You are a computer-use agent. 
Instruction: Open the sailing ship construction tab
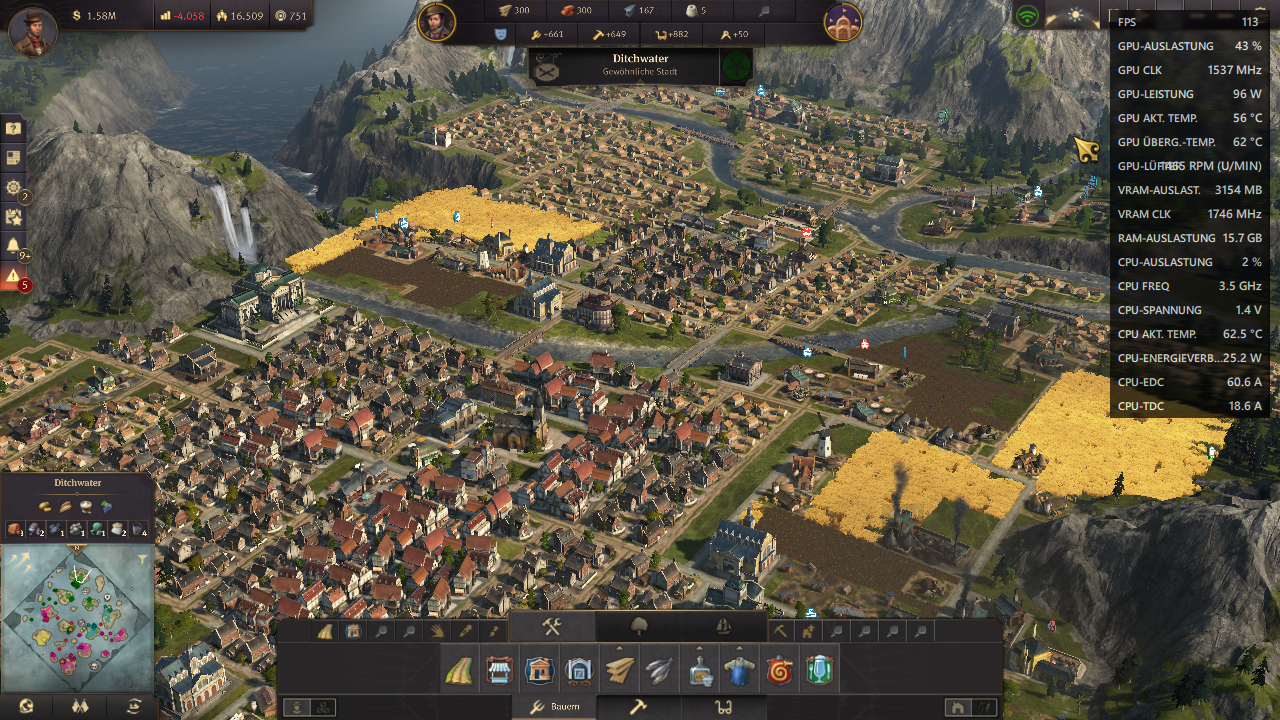tap(724, 627)
